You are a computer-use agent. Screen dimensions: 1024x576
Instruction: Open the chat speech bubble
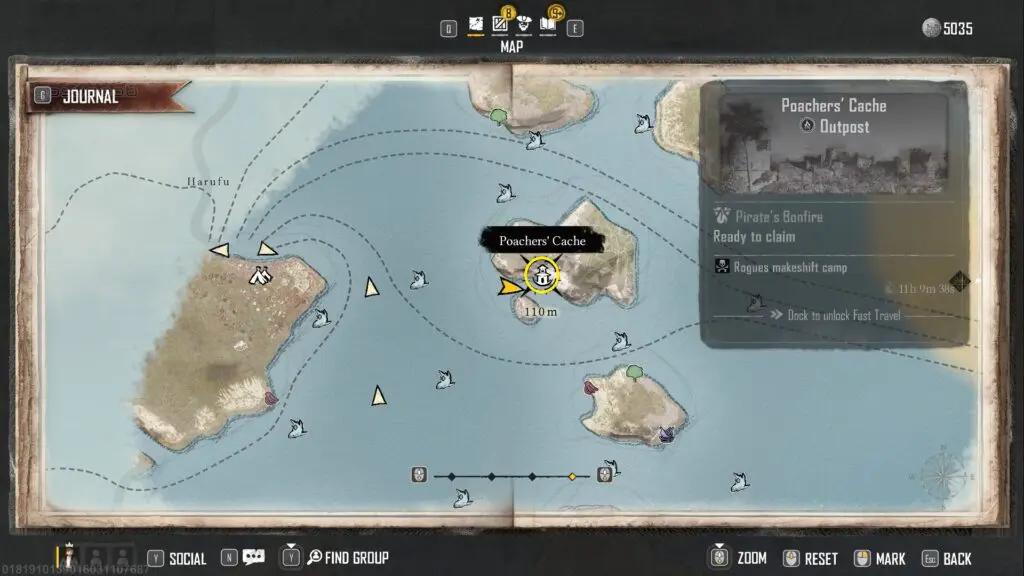coord(253,558)
